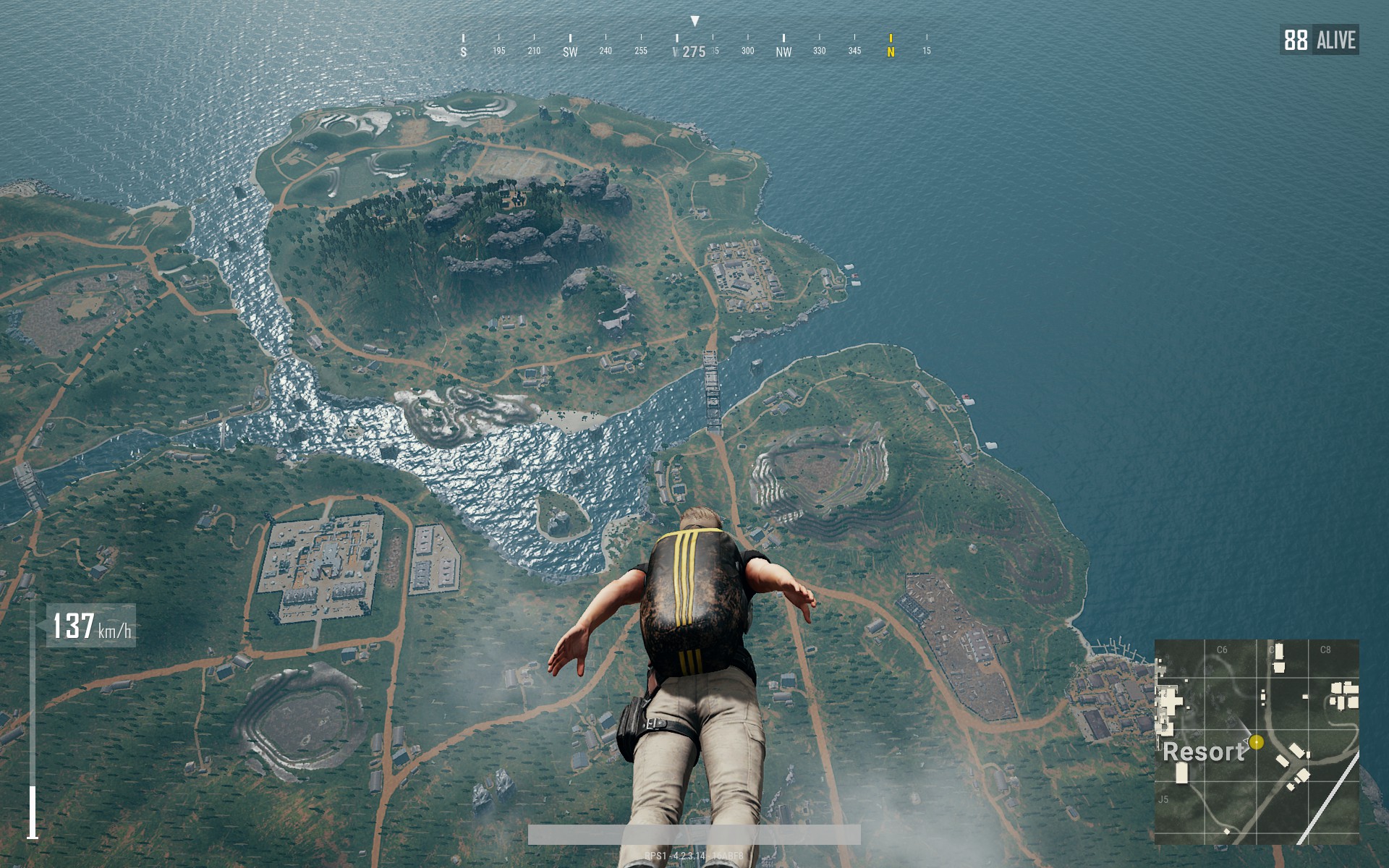Screen dimensions: 1389x868
Task: Select the current heading value 275
Action: 694,51
